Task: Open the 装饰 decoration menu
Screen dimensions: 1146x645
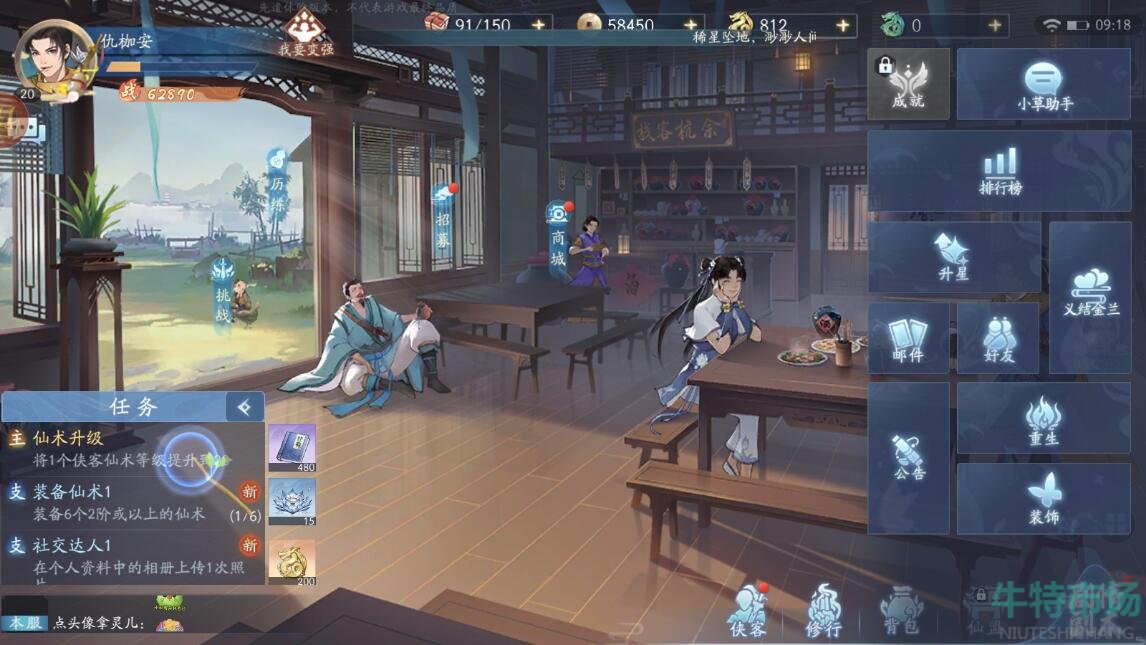Action: click(1043, 499)
